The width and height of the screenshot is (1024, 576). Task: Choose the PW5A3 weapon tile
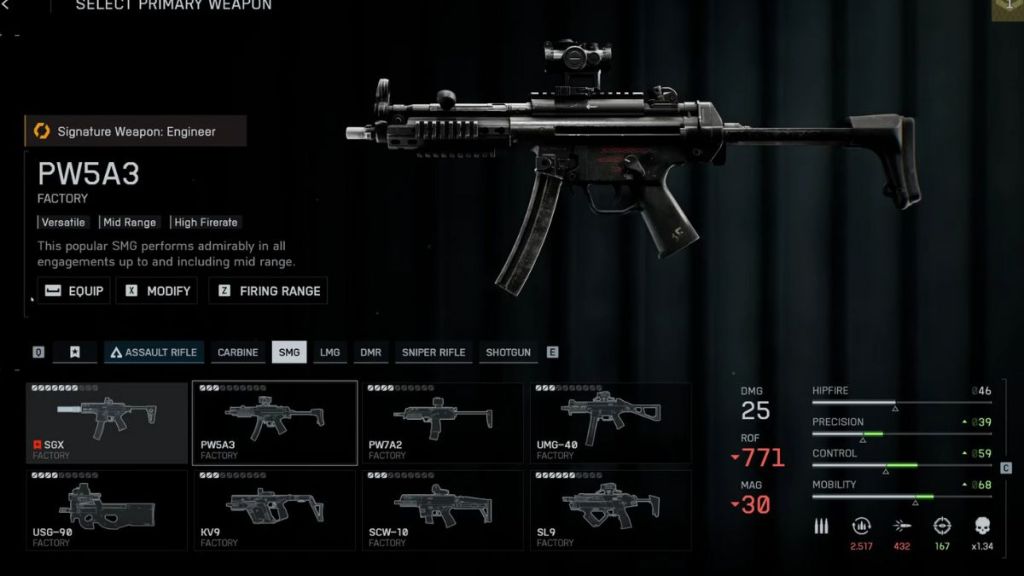tap(274, 423)
